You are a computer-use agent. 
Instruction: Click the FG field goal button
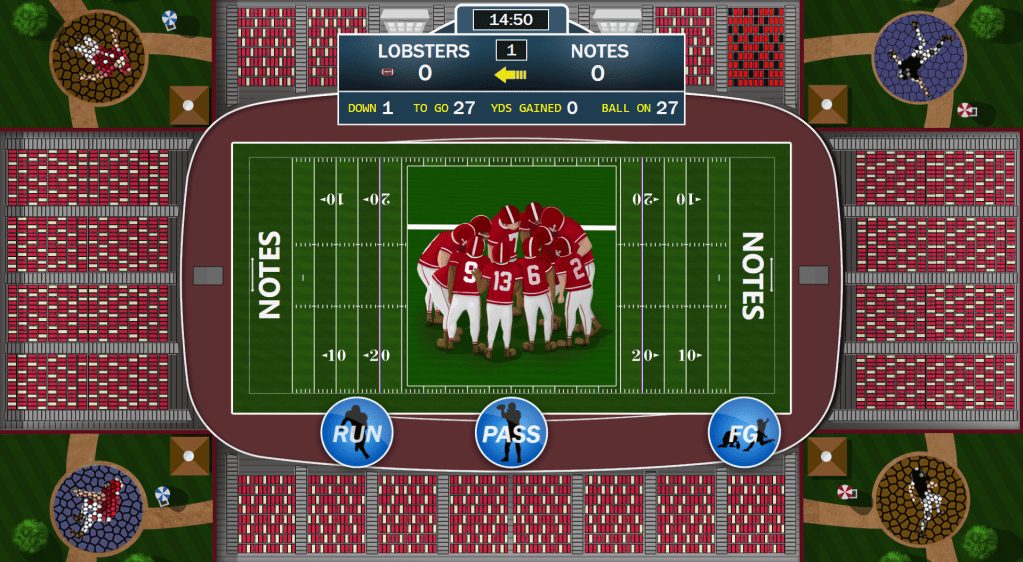click(744, 433)
